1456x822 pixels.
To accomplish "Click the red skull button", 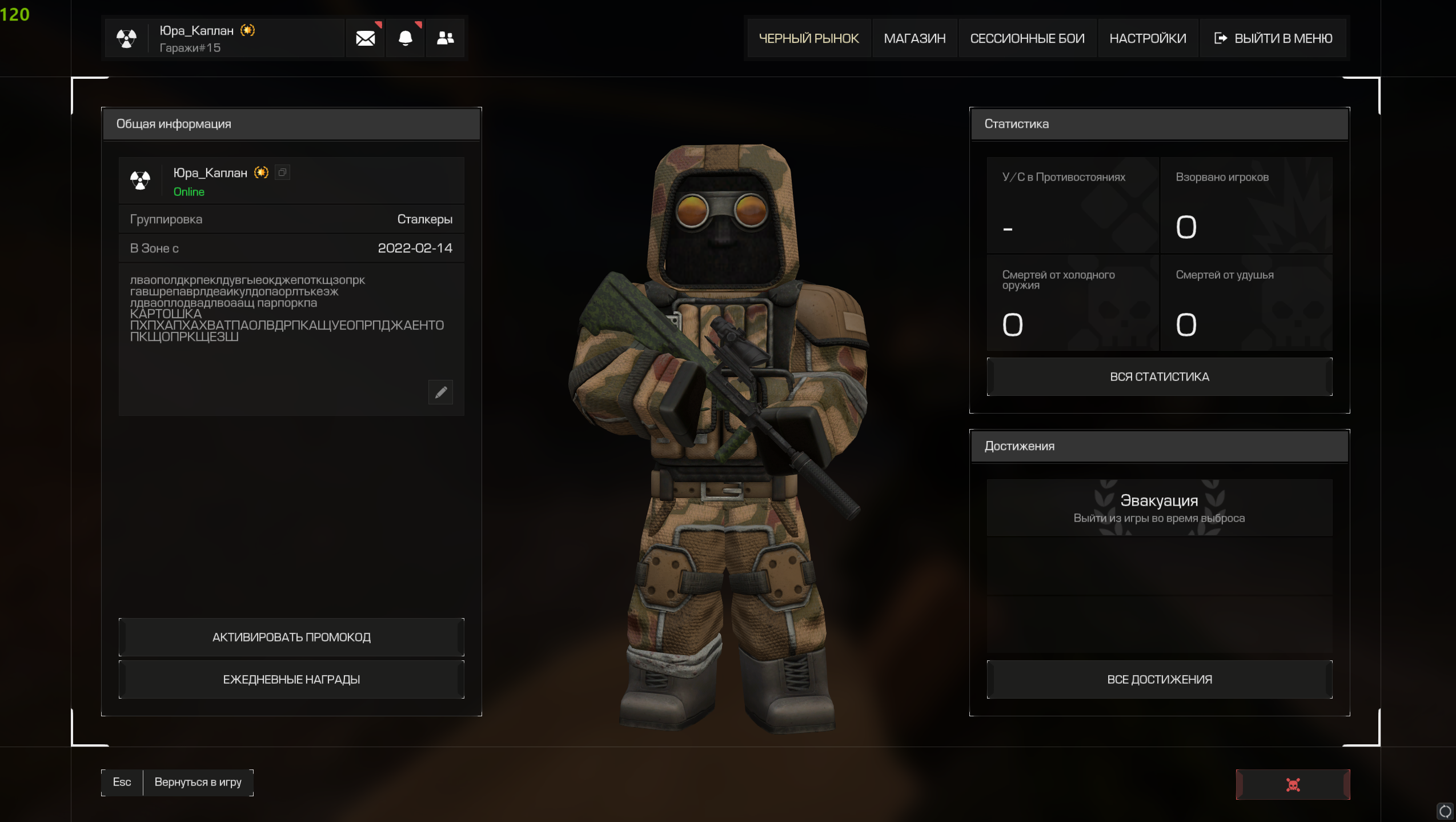I will pyautogui.click(x=1293, y=784).
